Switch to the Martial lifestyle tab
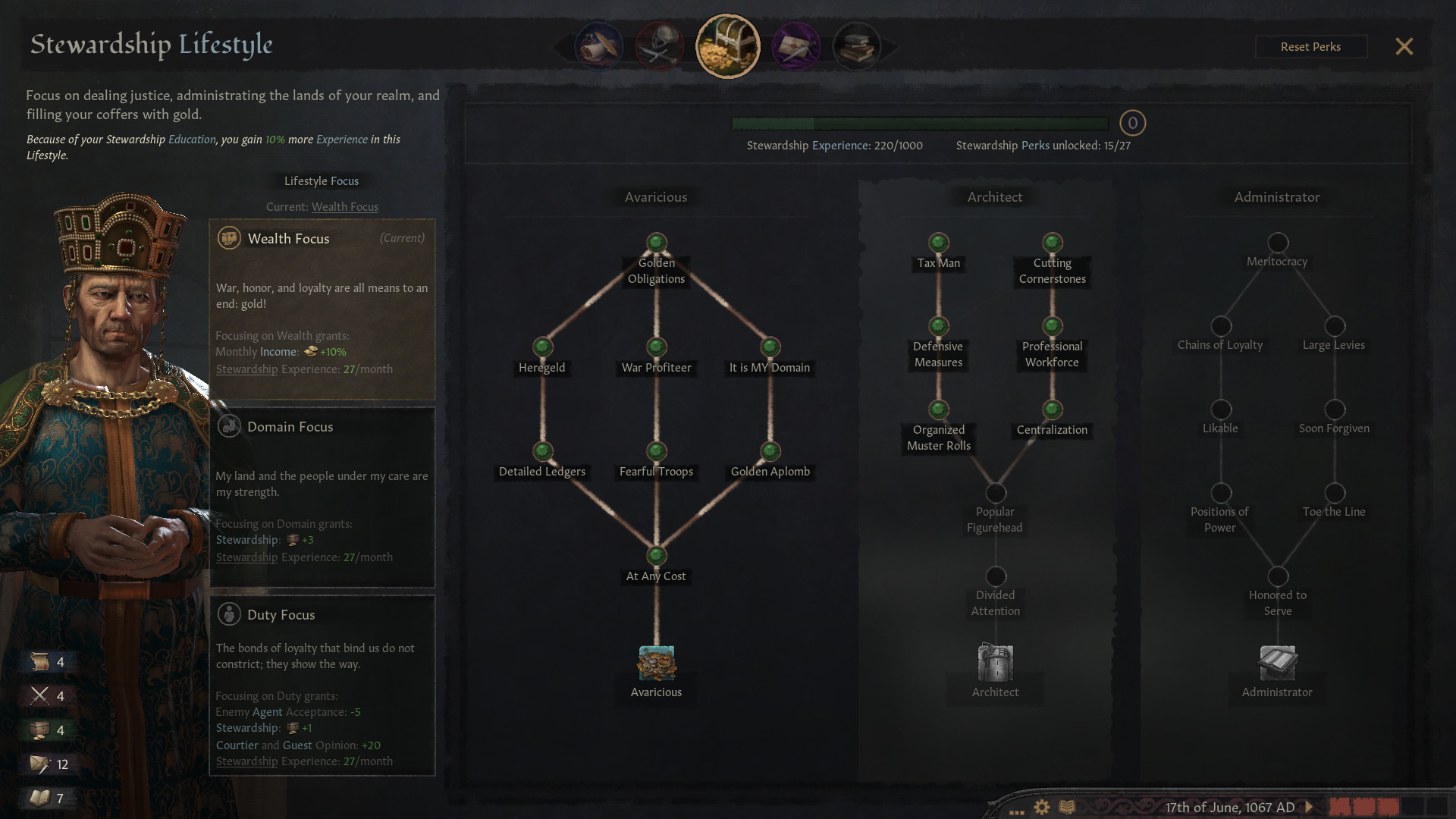 658,45
